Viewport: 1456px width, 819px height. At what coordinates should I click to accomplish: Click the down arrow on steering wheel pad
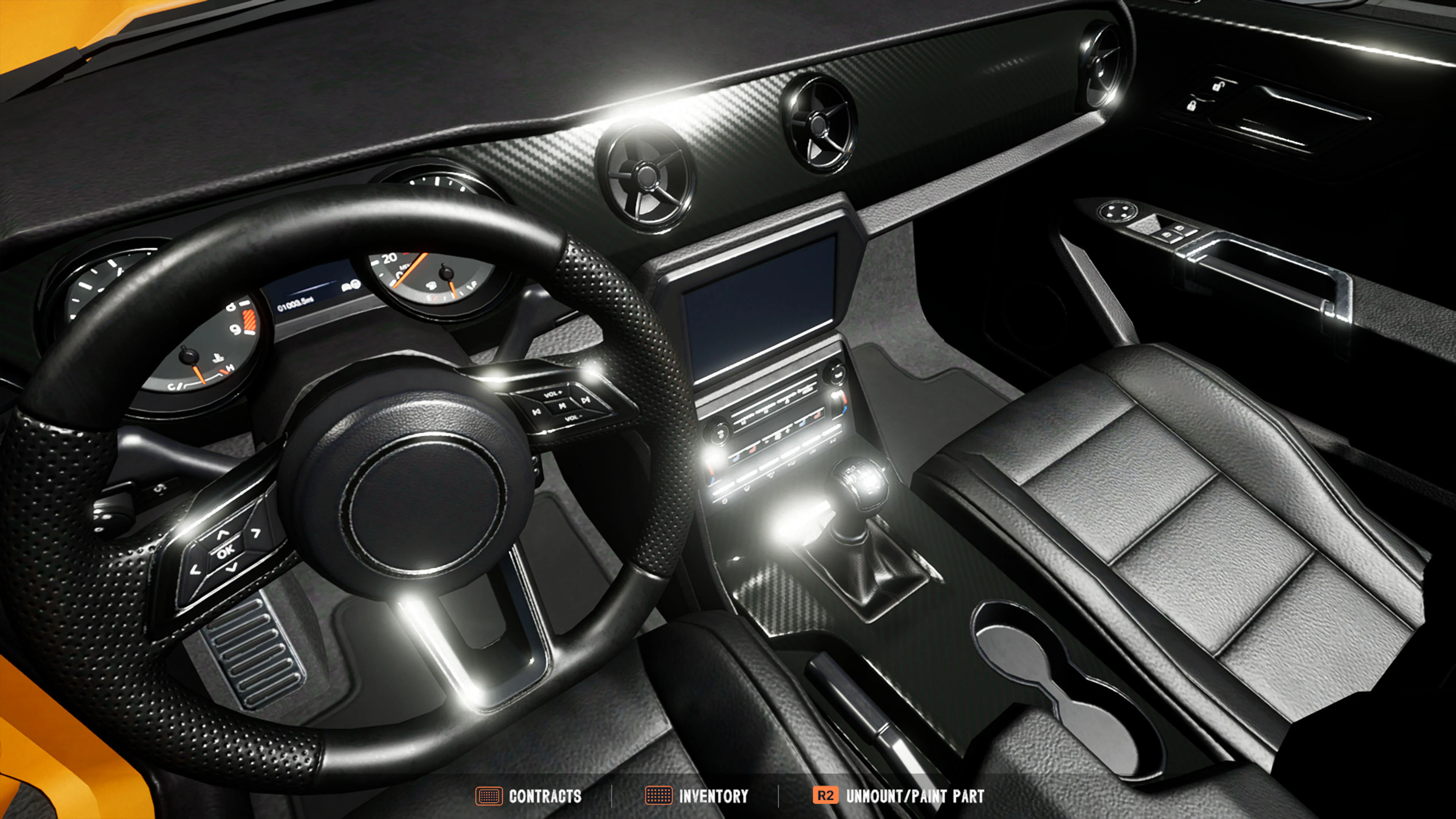(x=231, y=568)
